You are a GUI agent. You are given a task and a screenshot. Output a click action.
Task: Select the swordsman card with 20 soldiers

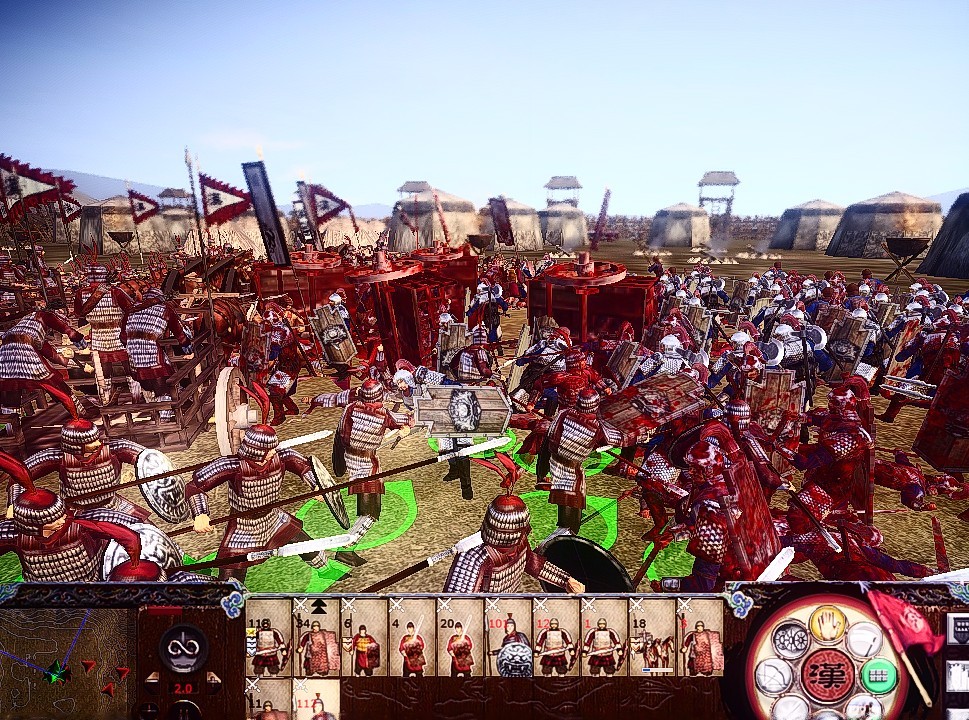click(x=460, y=638)
